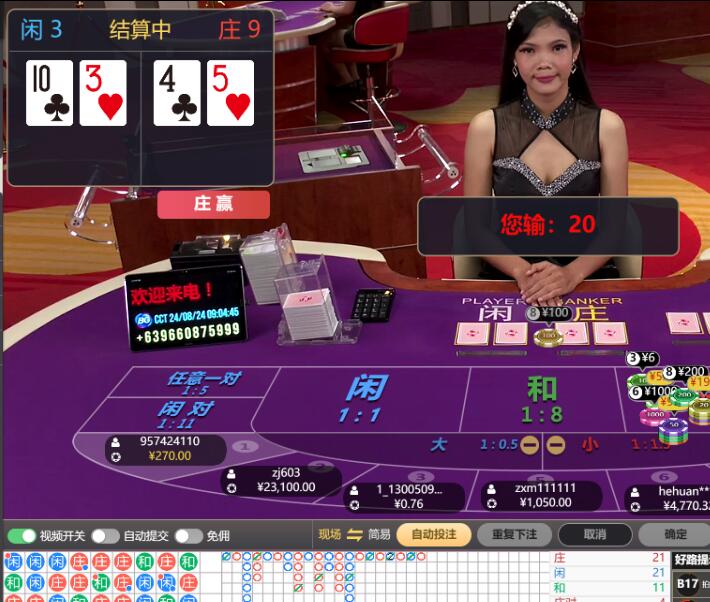710x602 pixels.
Task: Bet on 小 (Small) side area
Action: coord(591,444)
